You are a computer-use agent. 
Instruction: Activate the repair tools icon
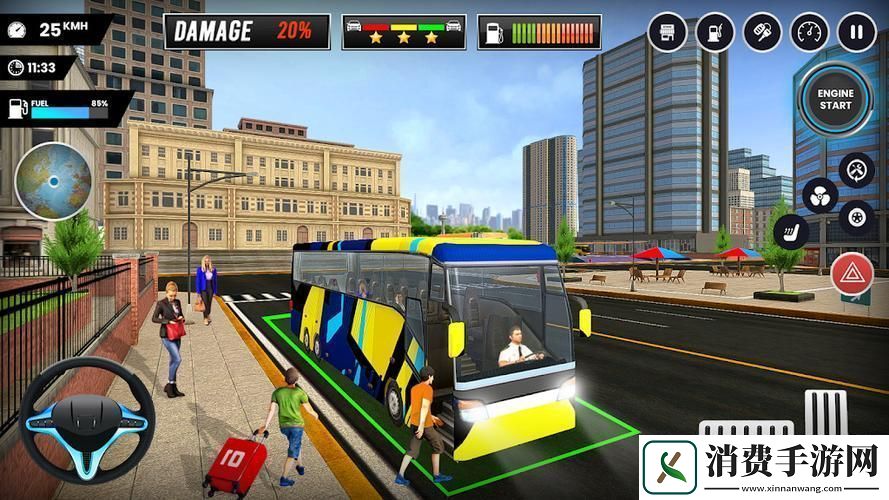coord(857,171)
